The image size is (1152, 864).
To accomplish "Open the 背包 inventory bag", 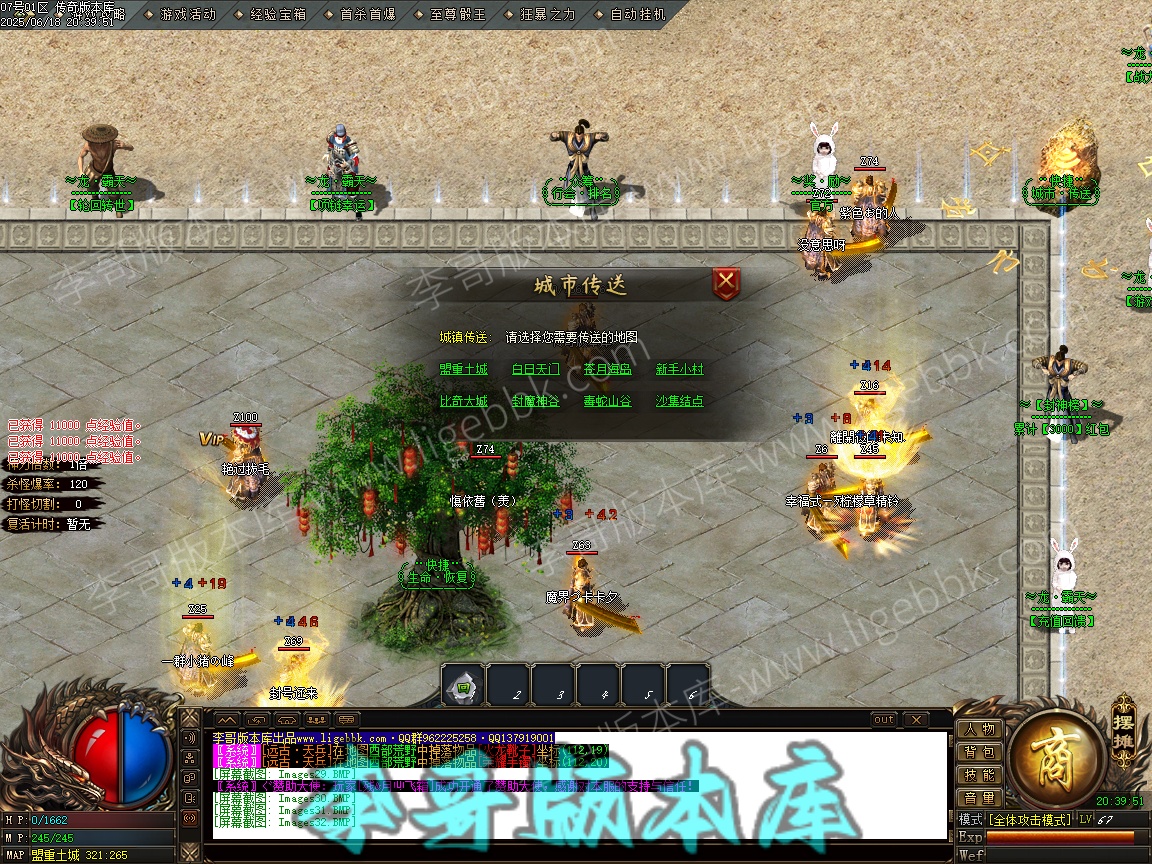I will tap(979, 752).
